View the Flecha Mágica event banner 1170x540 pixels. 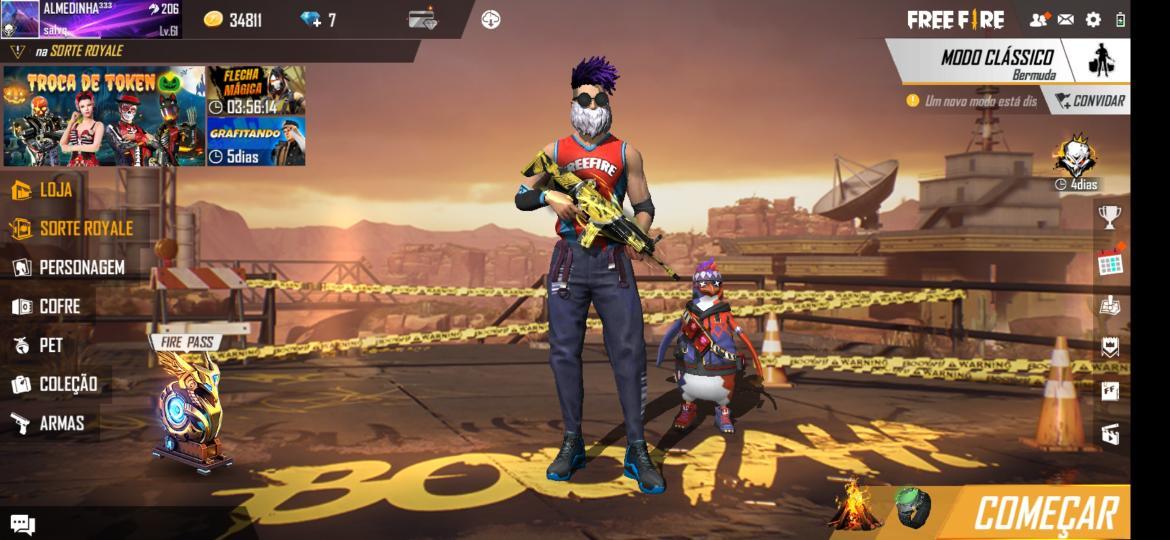pos(256,91)
